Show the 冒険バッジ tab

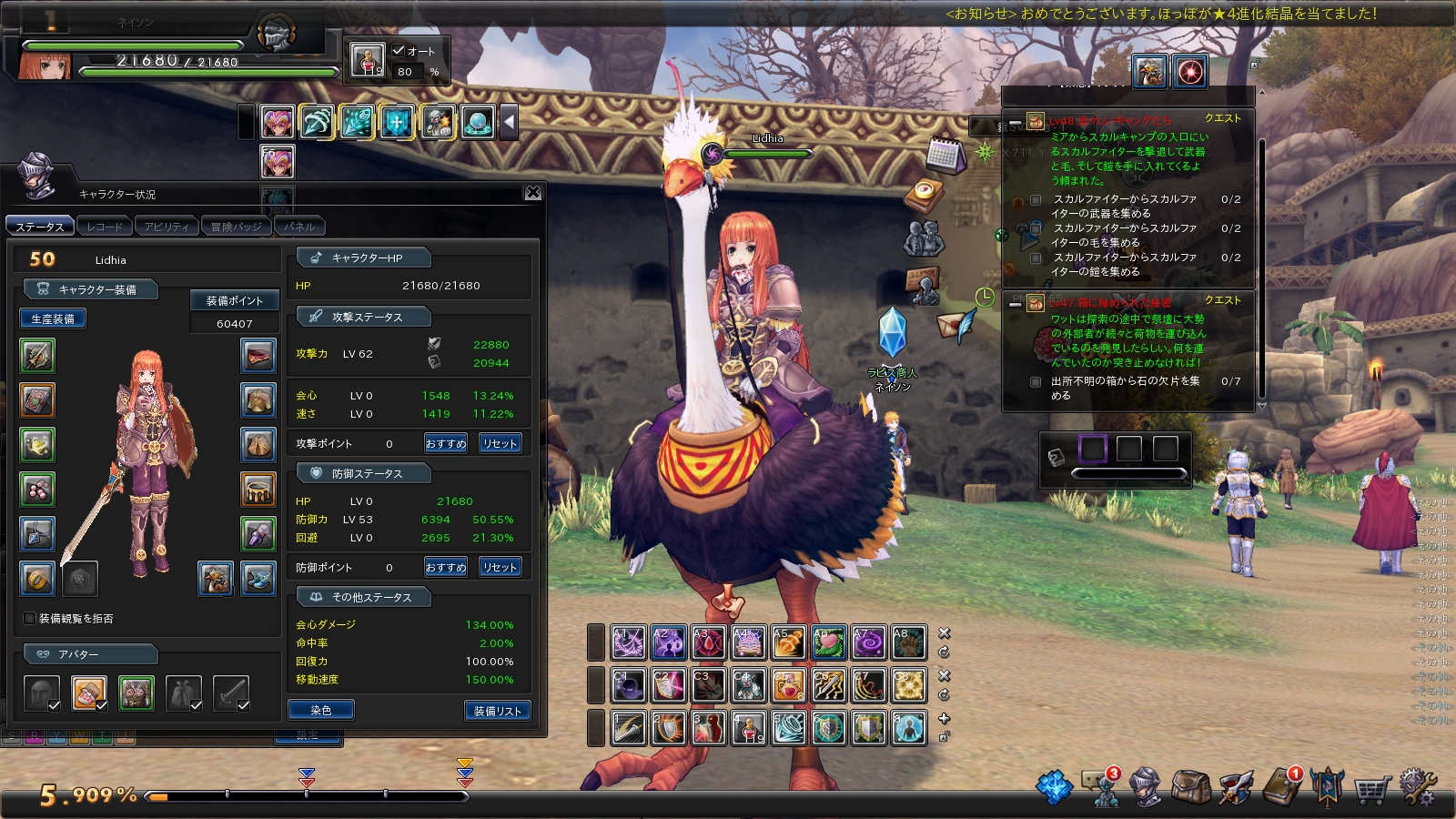click(x=236, y=227)
